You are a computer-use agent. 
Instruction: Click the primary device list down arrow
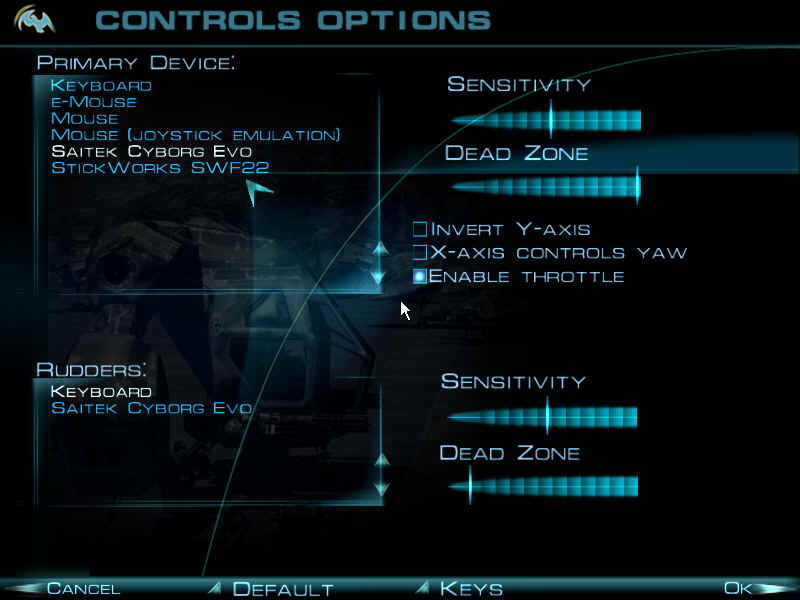coord(378,275)
